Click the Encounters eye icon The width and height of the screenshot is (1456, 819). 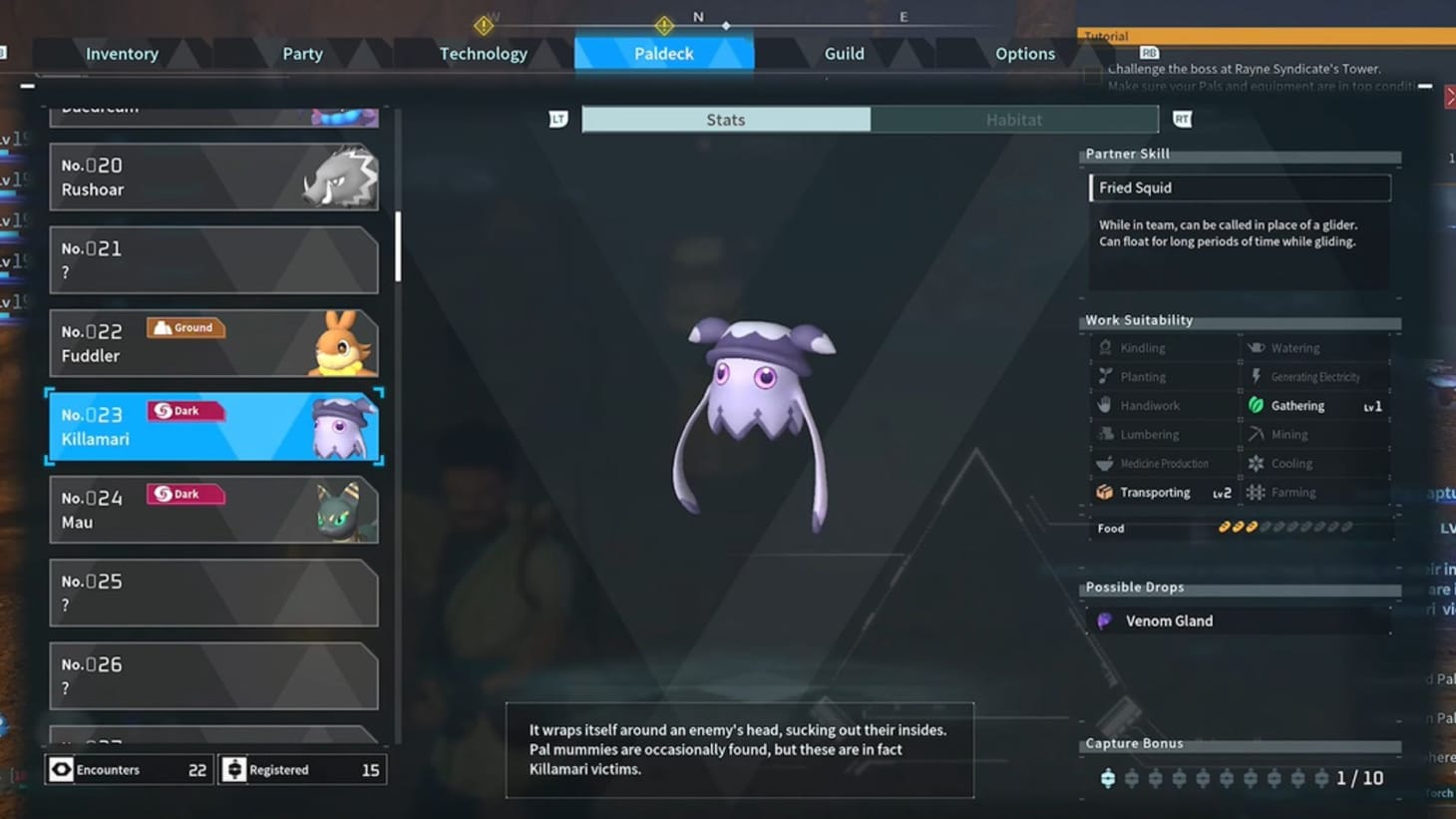tap(62, 769)
